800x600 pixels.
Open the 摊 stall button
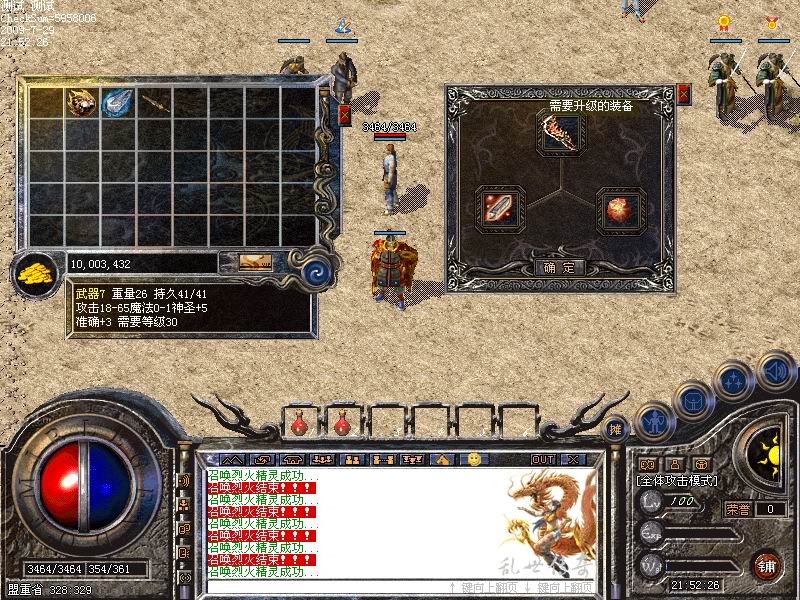pos(617,428)
